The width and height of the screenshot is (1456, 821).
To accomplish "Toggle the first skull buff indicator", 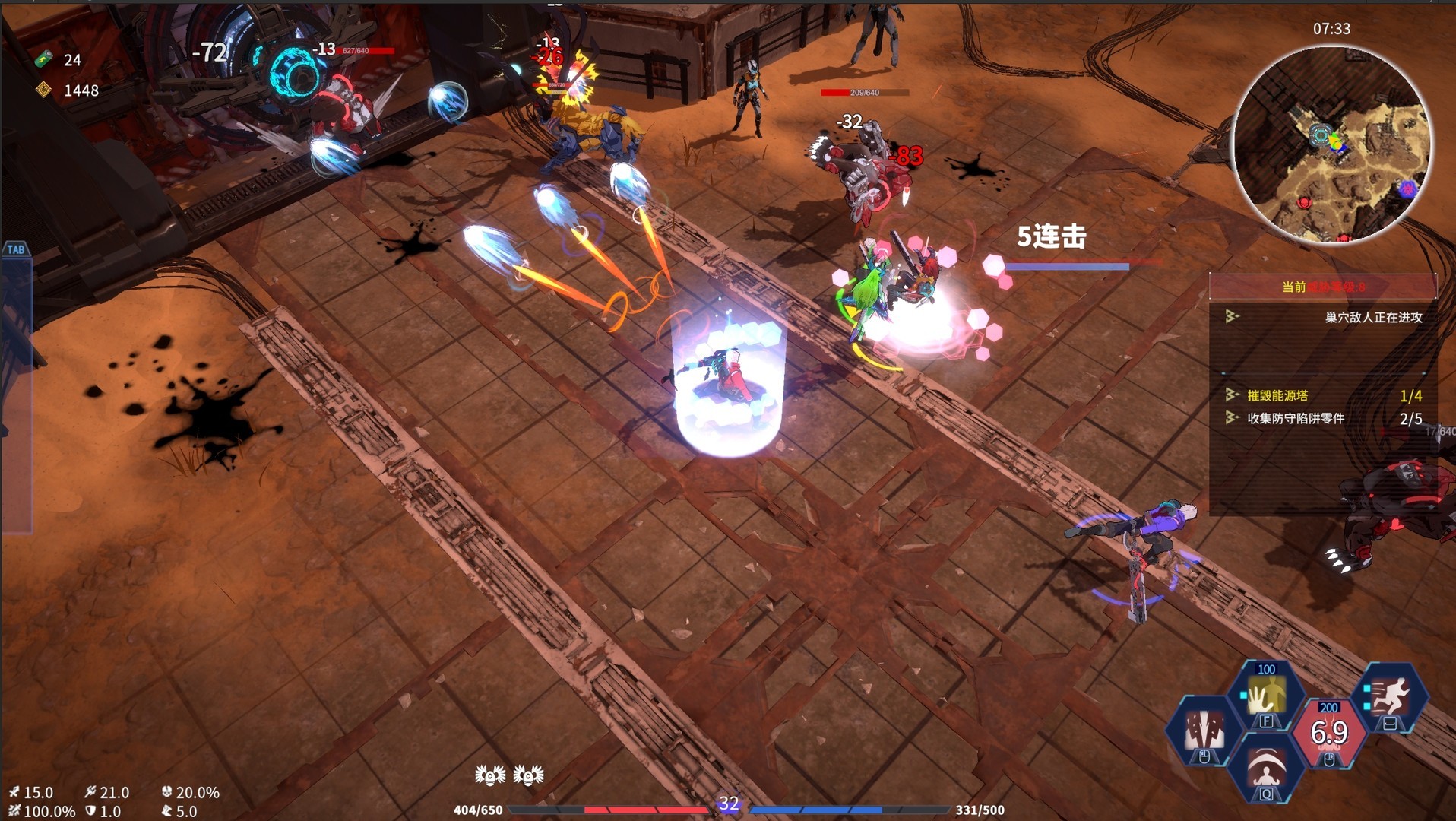I will [x=490, y=777].
